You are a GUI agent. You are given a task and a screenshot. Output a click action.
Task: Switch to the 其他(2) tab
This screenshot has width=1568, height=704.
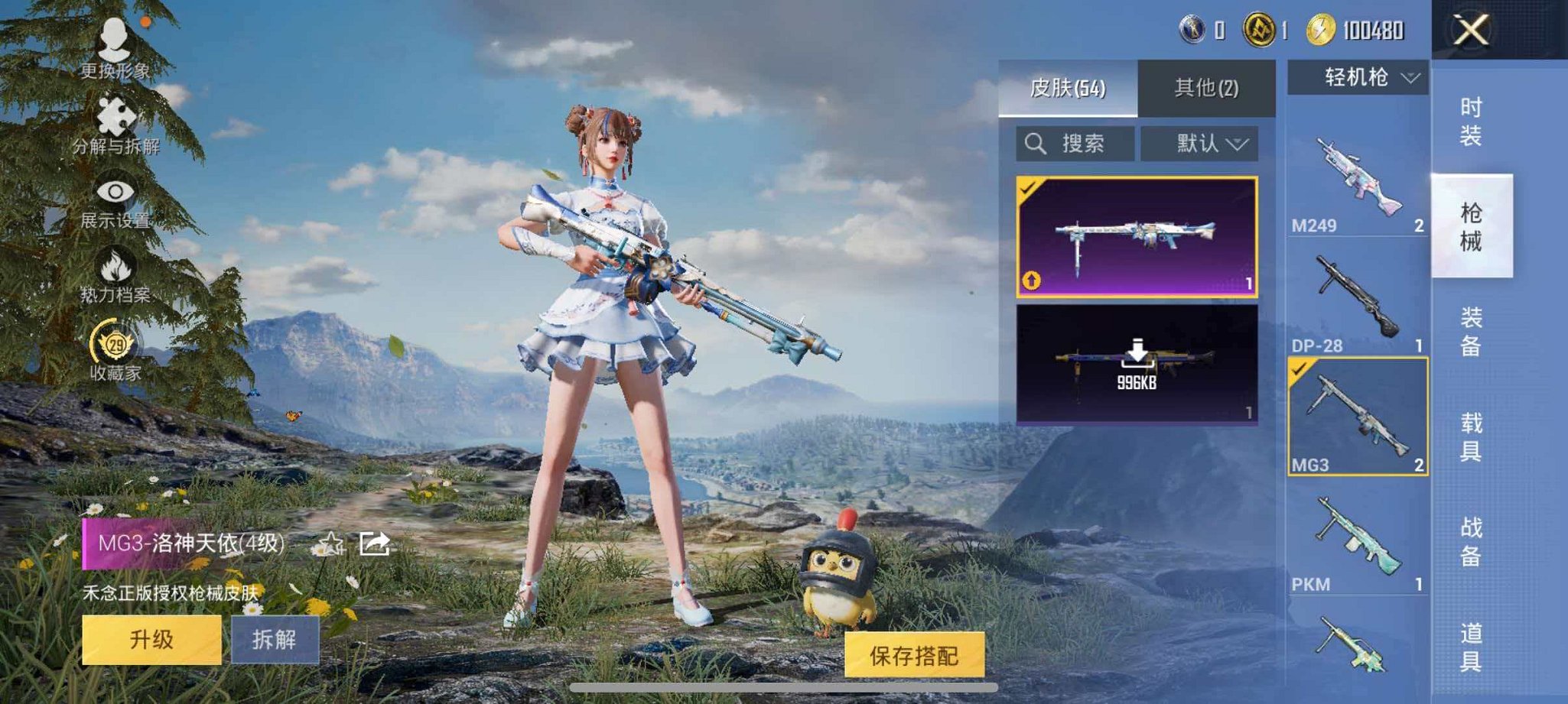(x=1207, y=86)
